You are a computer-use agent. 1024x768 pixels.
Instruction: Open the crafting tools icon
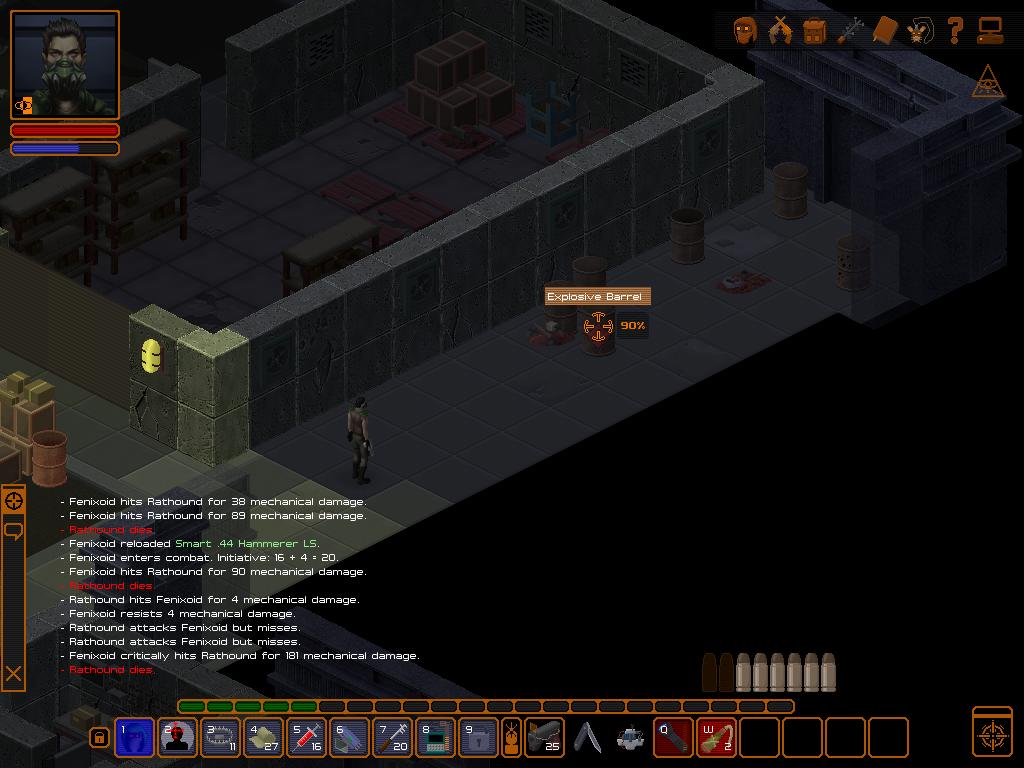pos(850,31)
